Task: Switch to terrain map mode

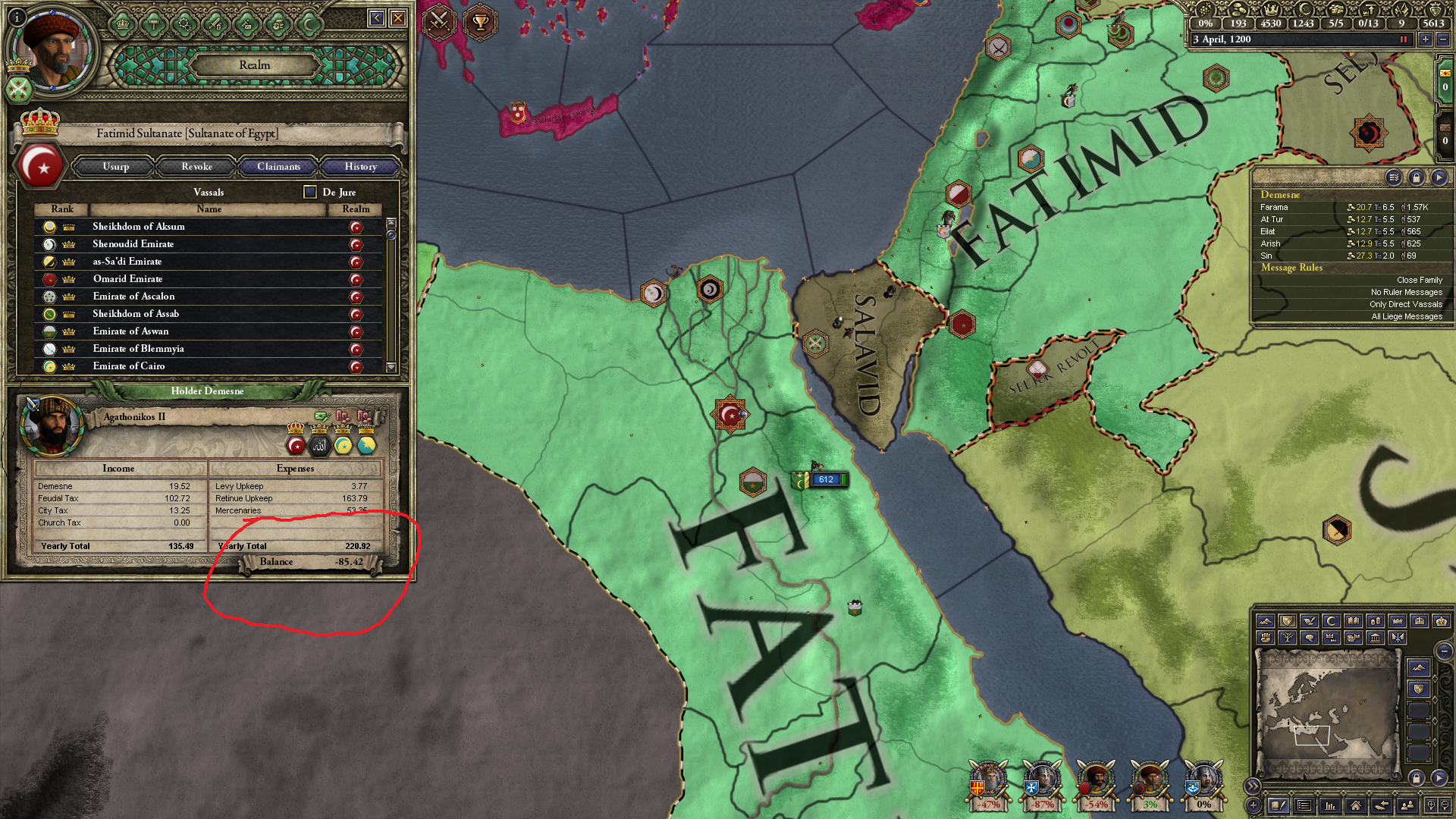Action: [x=1265, y=621]
